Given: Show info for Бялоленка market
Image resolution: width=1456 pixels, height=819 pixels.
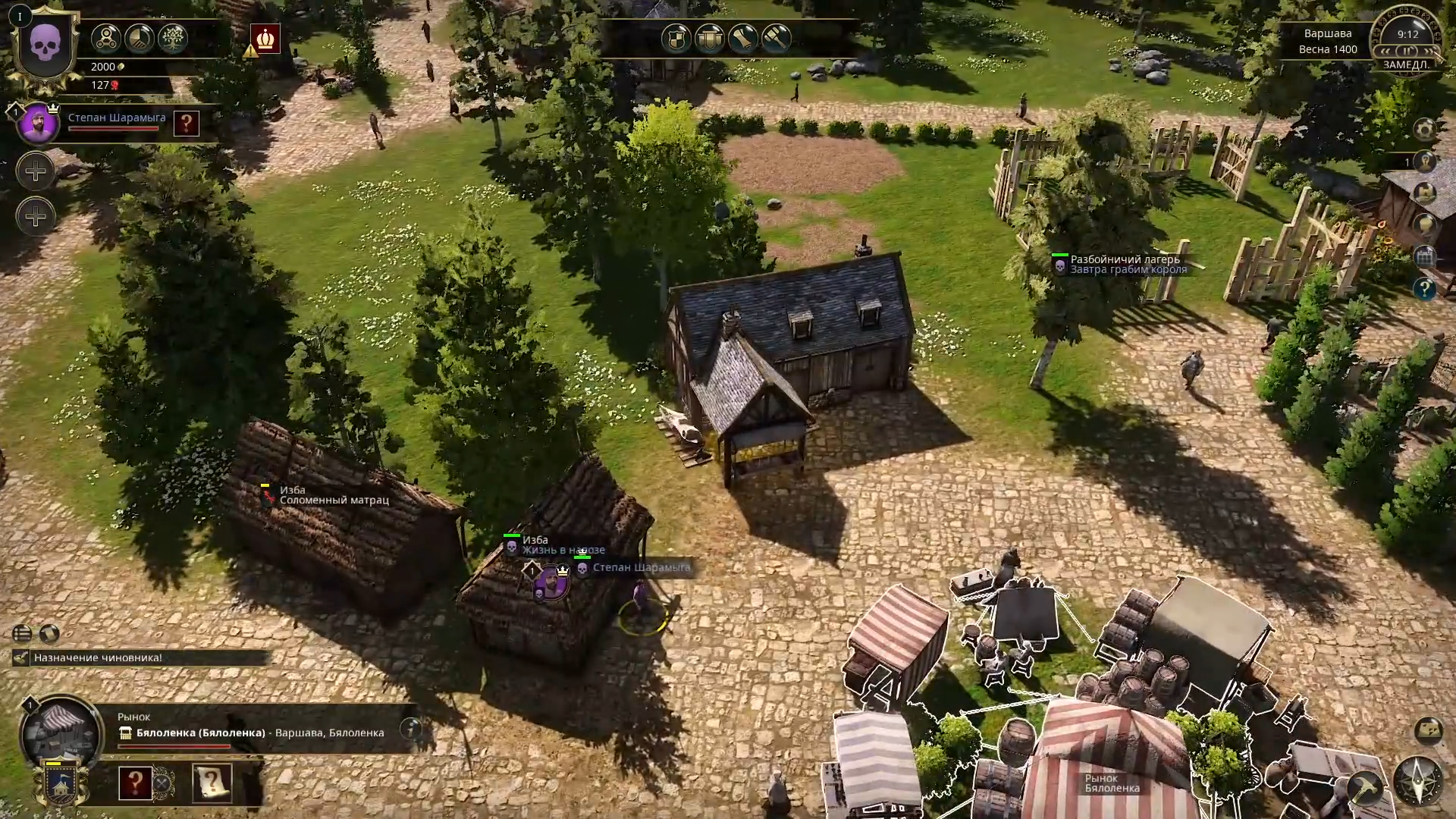Looking at the screenshot, I should pos(411,730).
